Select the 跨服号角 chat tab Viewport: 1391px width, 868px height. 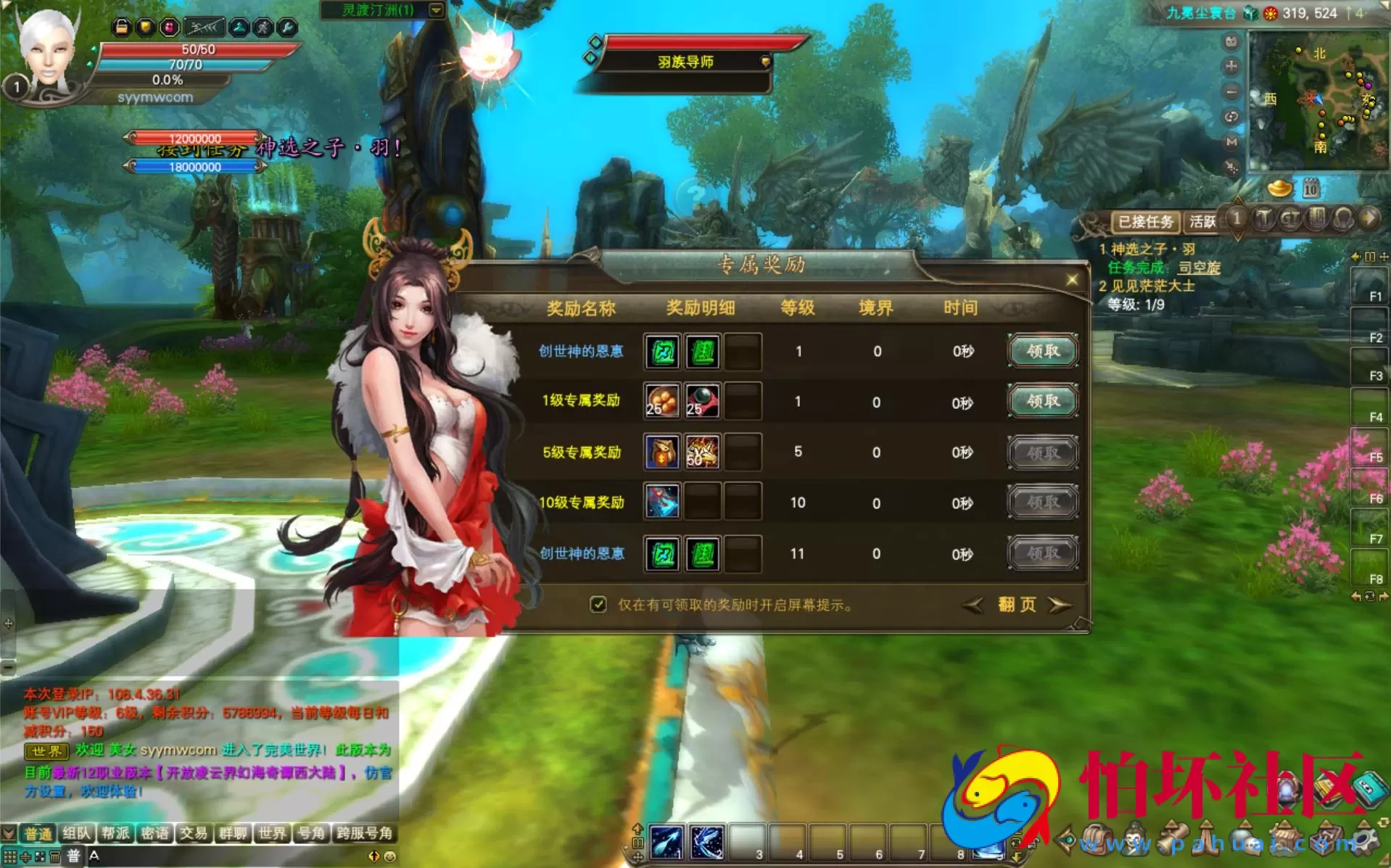click(x=364, y=833)
